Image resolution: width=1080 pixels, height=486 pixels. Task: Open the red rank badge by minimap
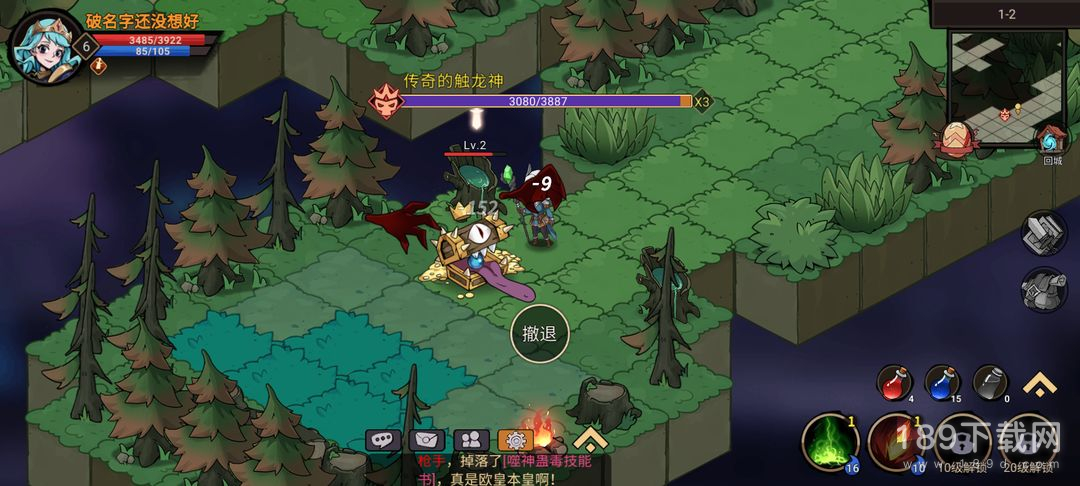(955, 137)
